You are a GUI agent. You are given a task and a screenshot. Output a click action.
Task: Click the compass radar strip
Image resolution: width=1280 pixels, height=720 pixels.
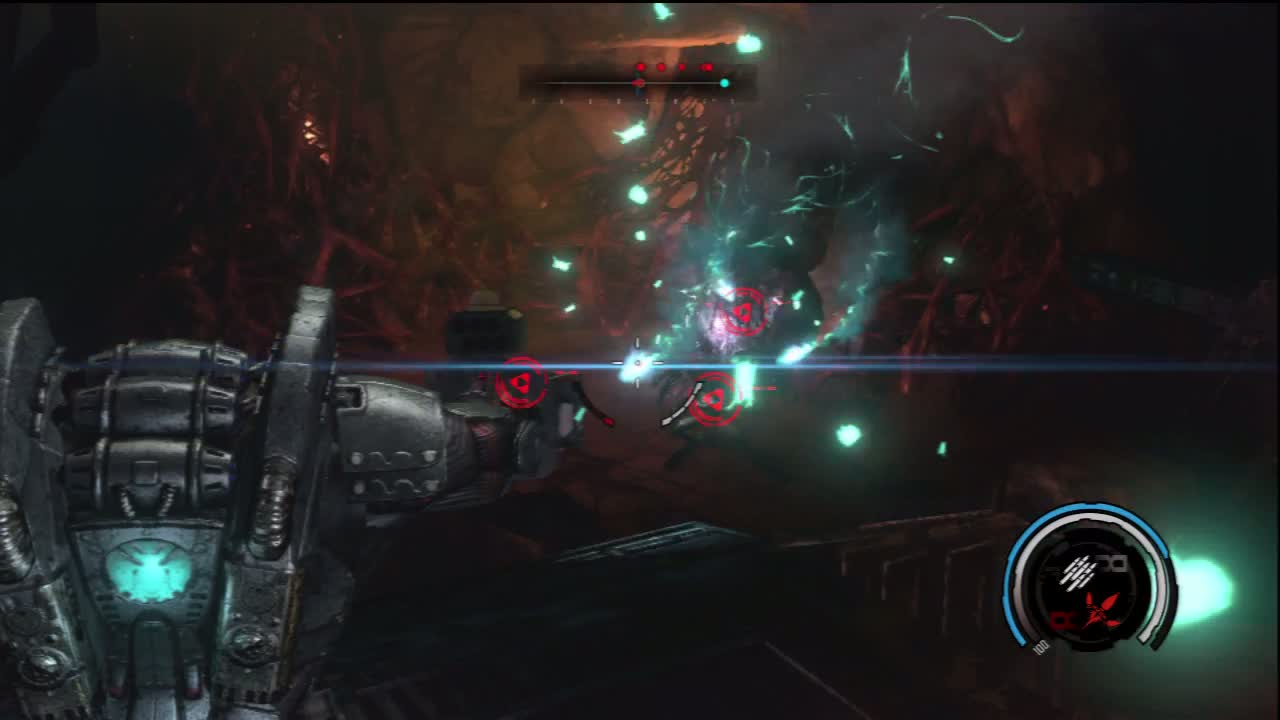637,83
